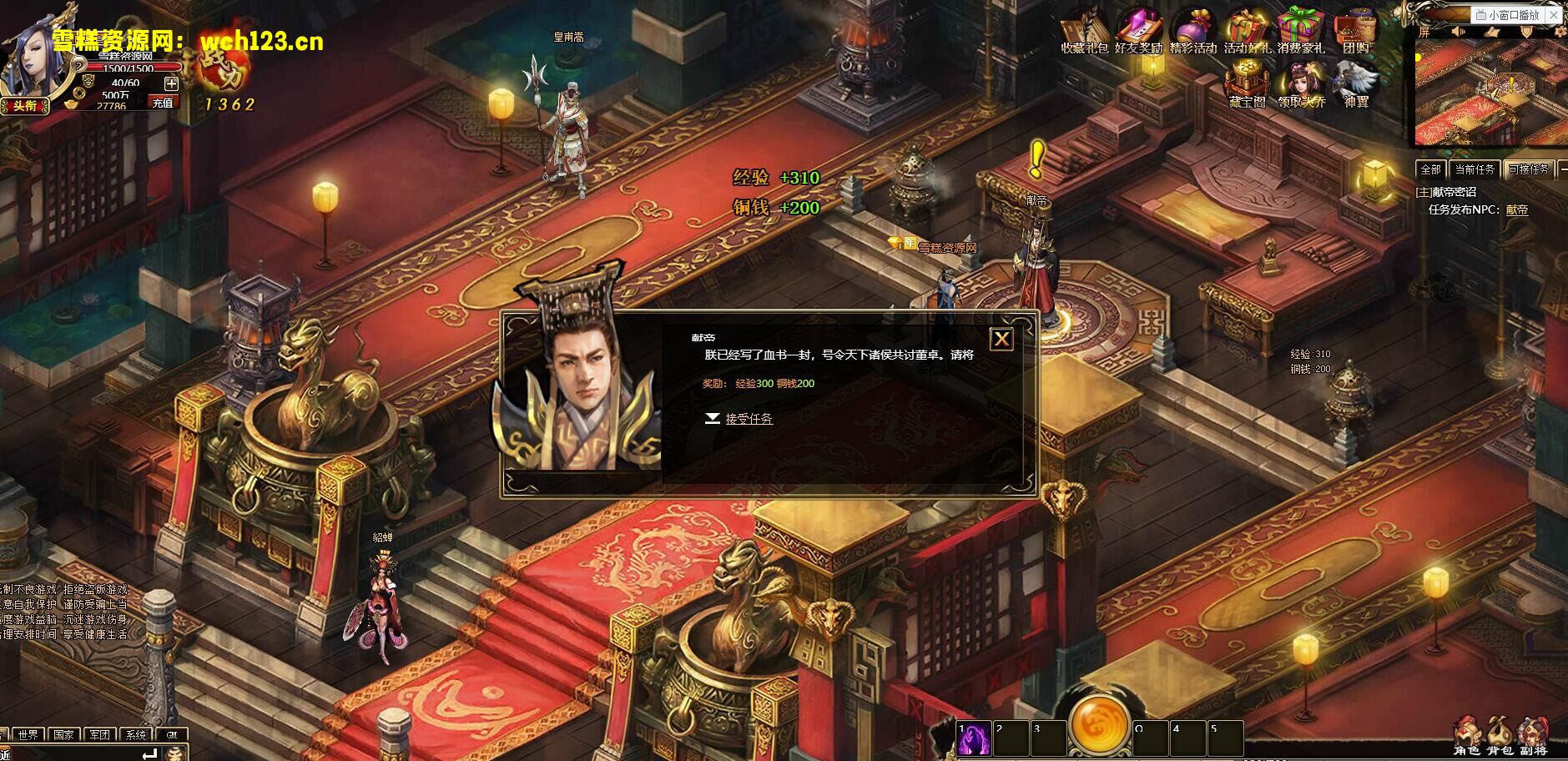
Task: Click the 献帝 NPC link in quest tracker
Action: point(1516,210)
